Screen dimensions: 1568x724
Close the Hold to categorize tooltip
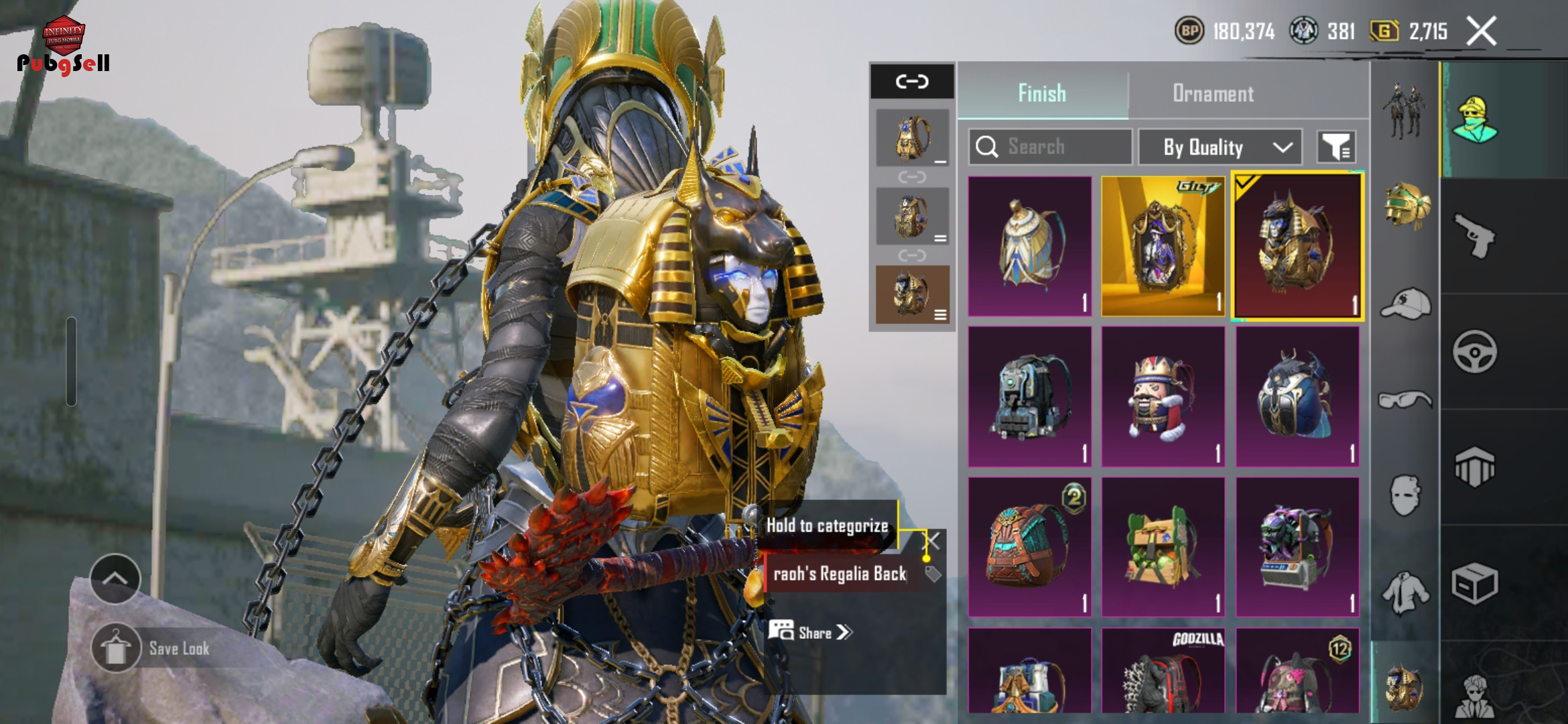pos(933,540)
